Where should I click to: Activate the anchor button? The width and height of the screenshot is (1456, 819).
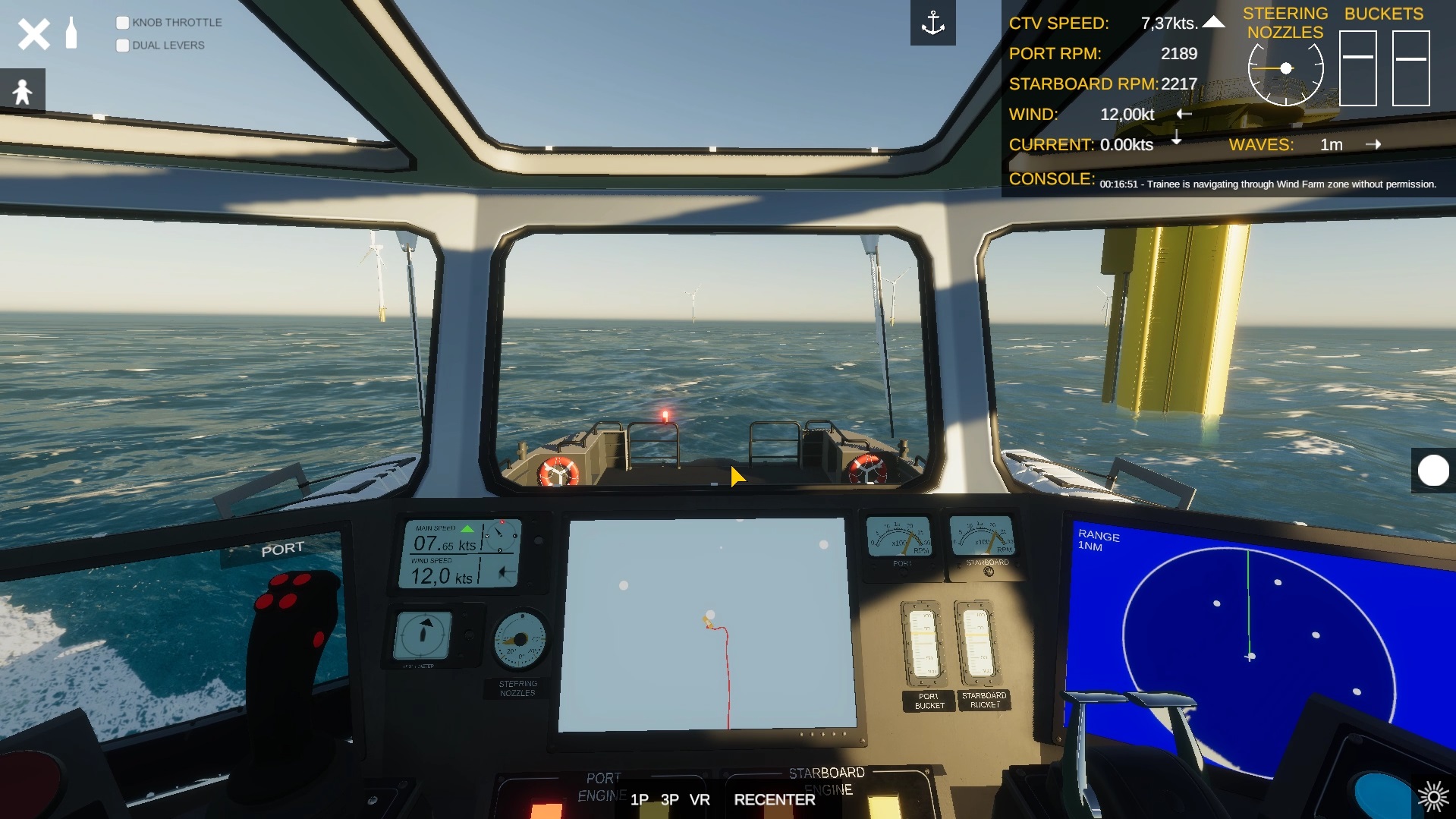(x=932, y=24)
